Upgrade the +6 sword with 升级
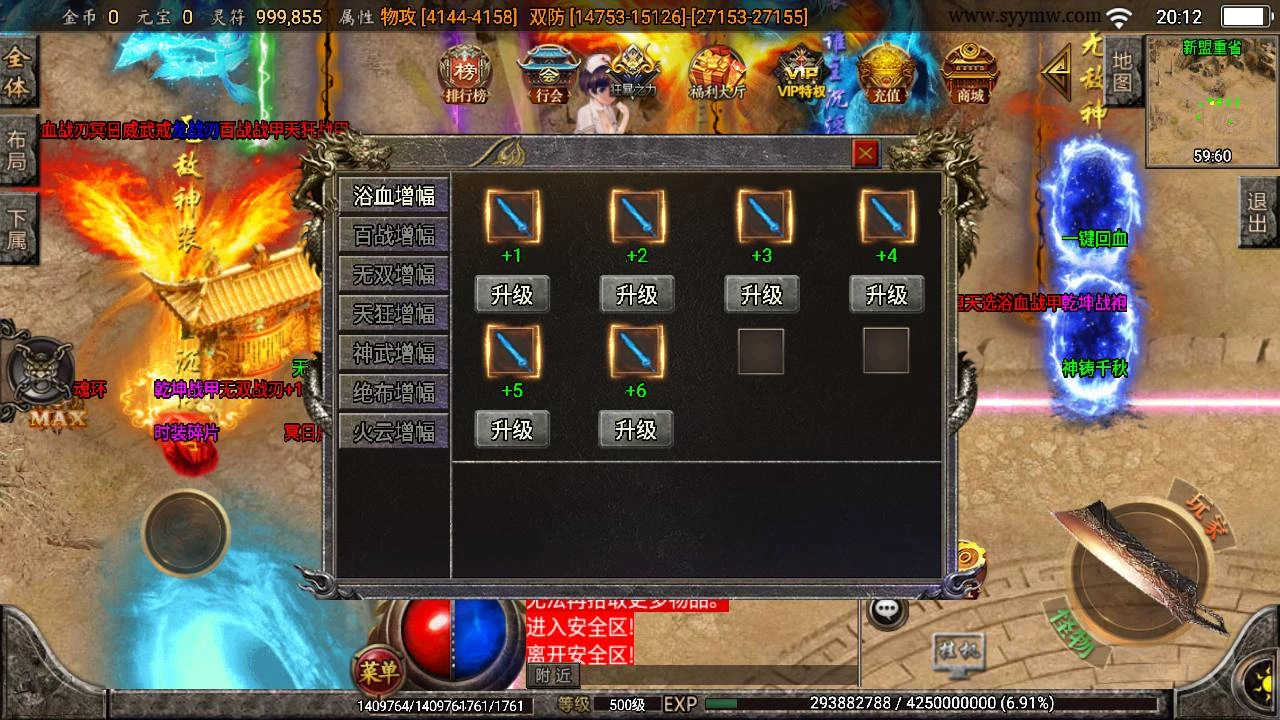The image size is (1280, 720). (x=636, y=430)
